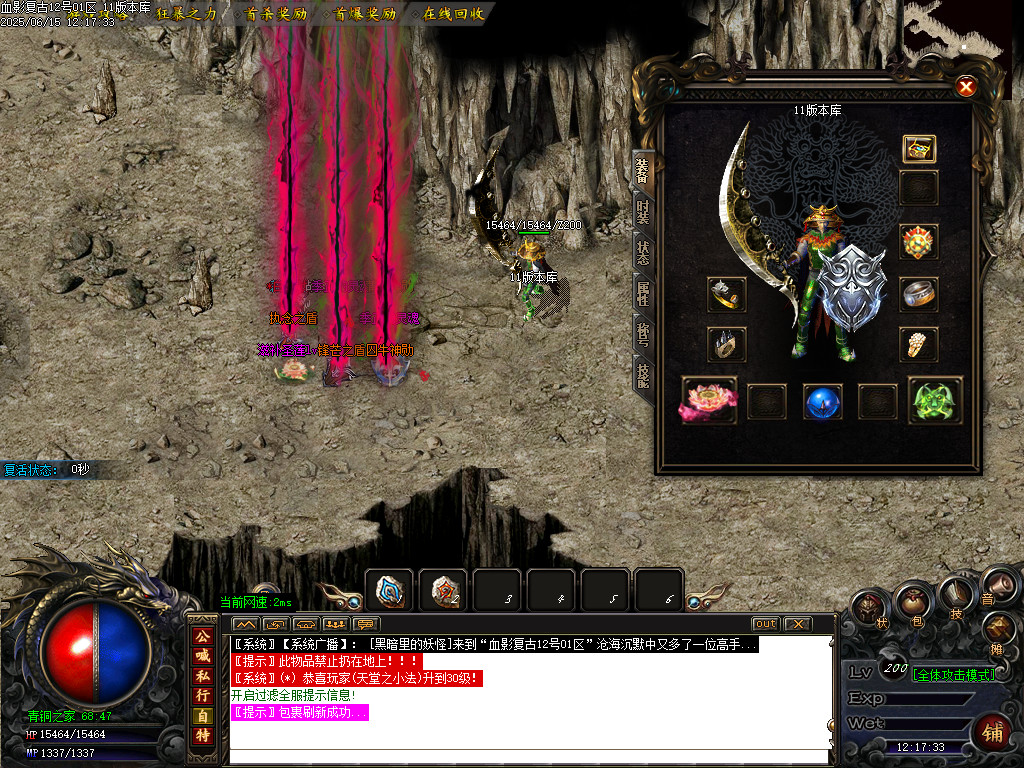Click the treasure chest icon in equipment panel
The image size is (1024, 768).
pos(919,149)
